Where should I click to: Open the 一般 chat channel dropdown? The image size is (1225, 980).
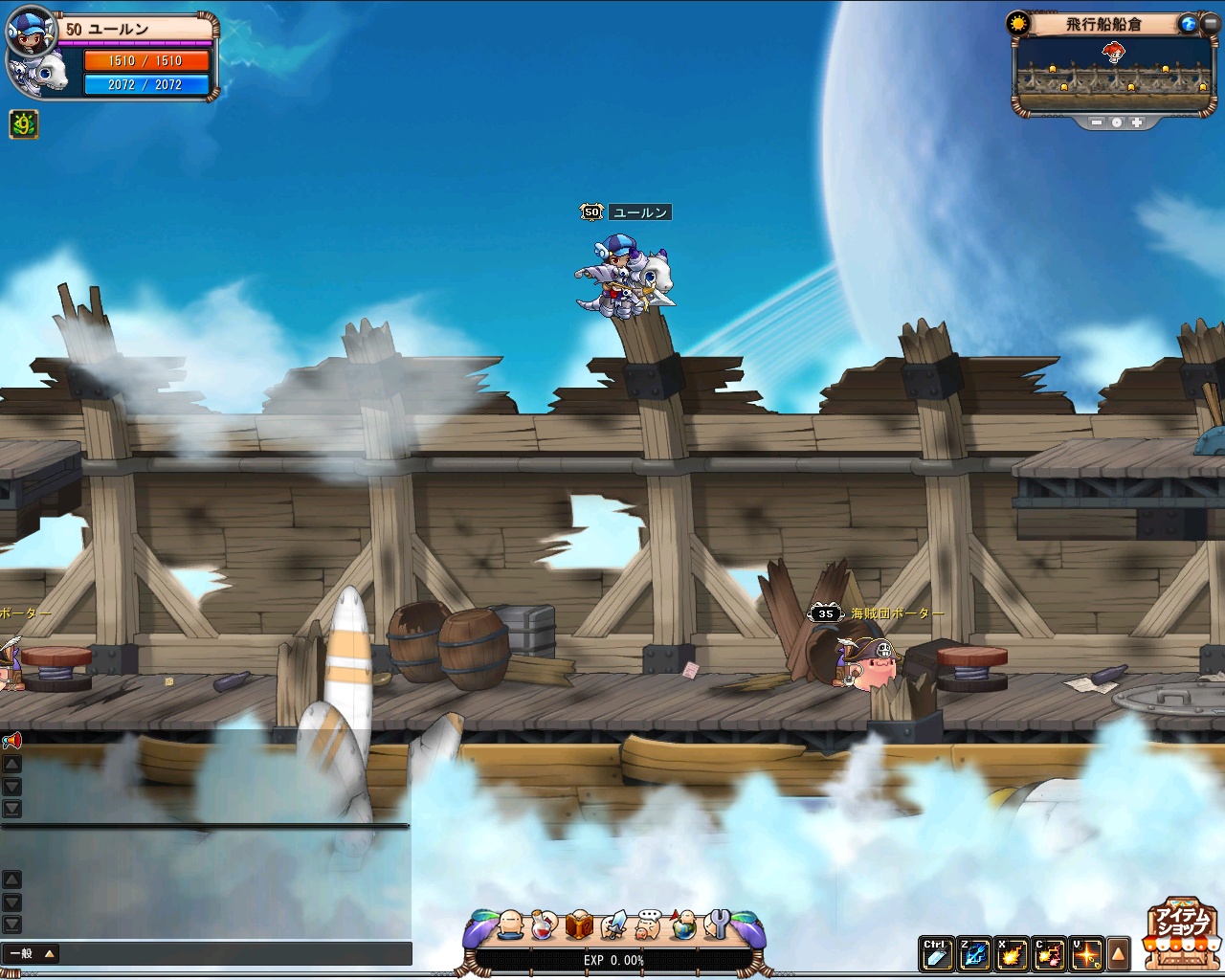[x=32, y=953]
